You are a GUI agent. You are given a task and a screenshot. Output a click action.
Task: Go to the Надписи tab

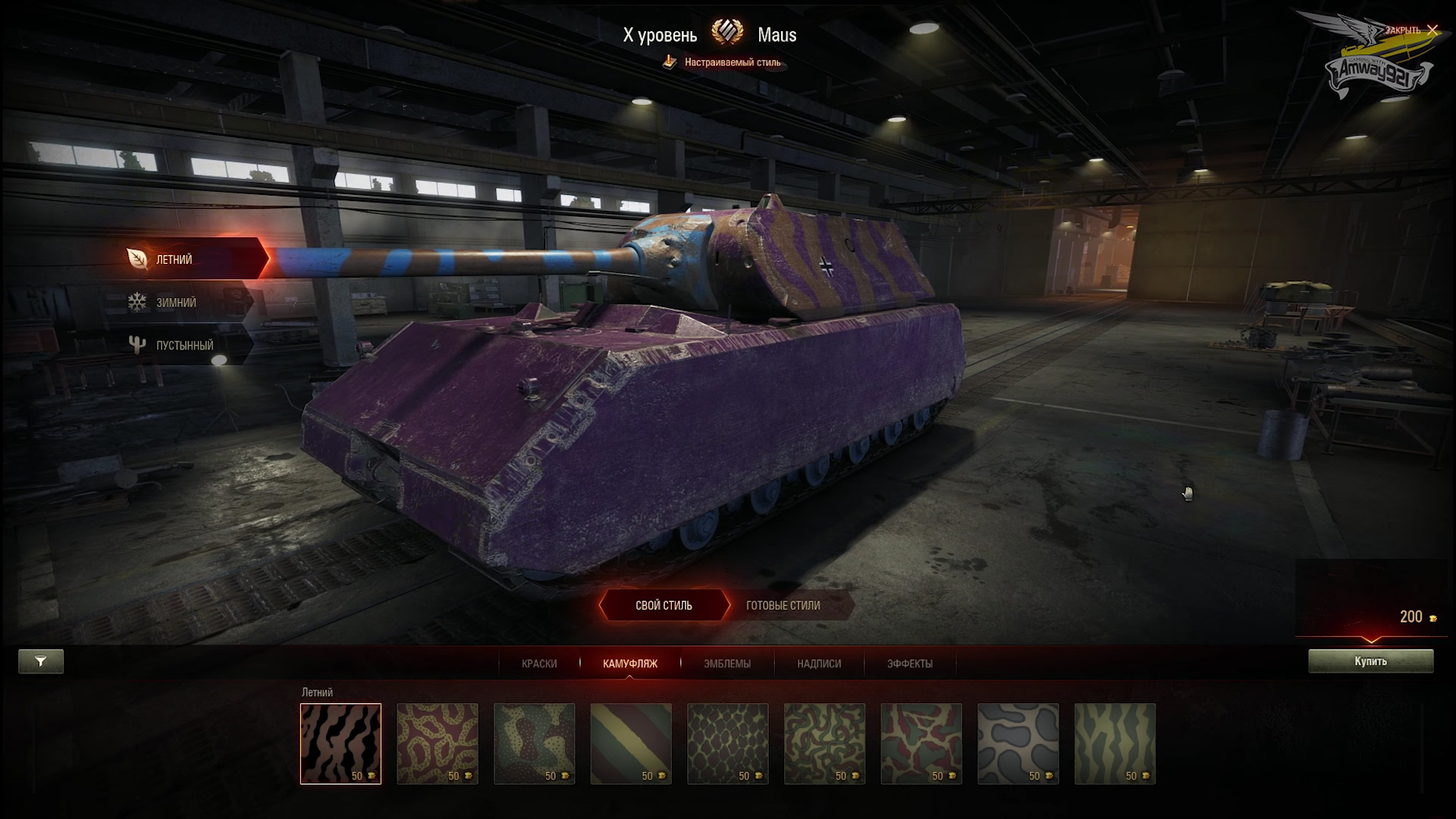pos(819,664)
